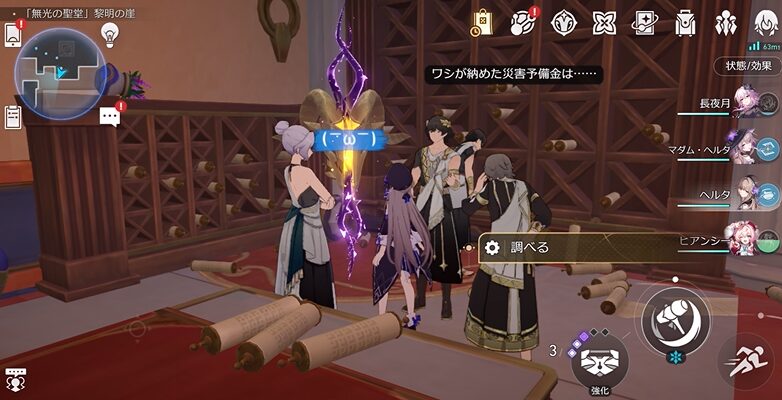The image size is (782, 400).
Task: Open the phone menu icon
Action: click(x=13, y=33)
